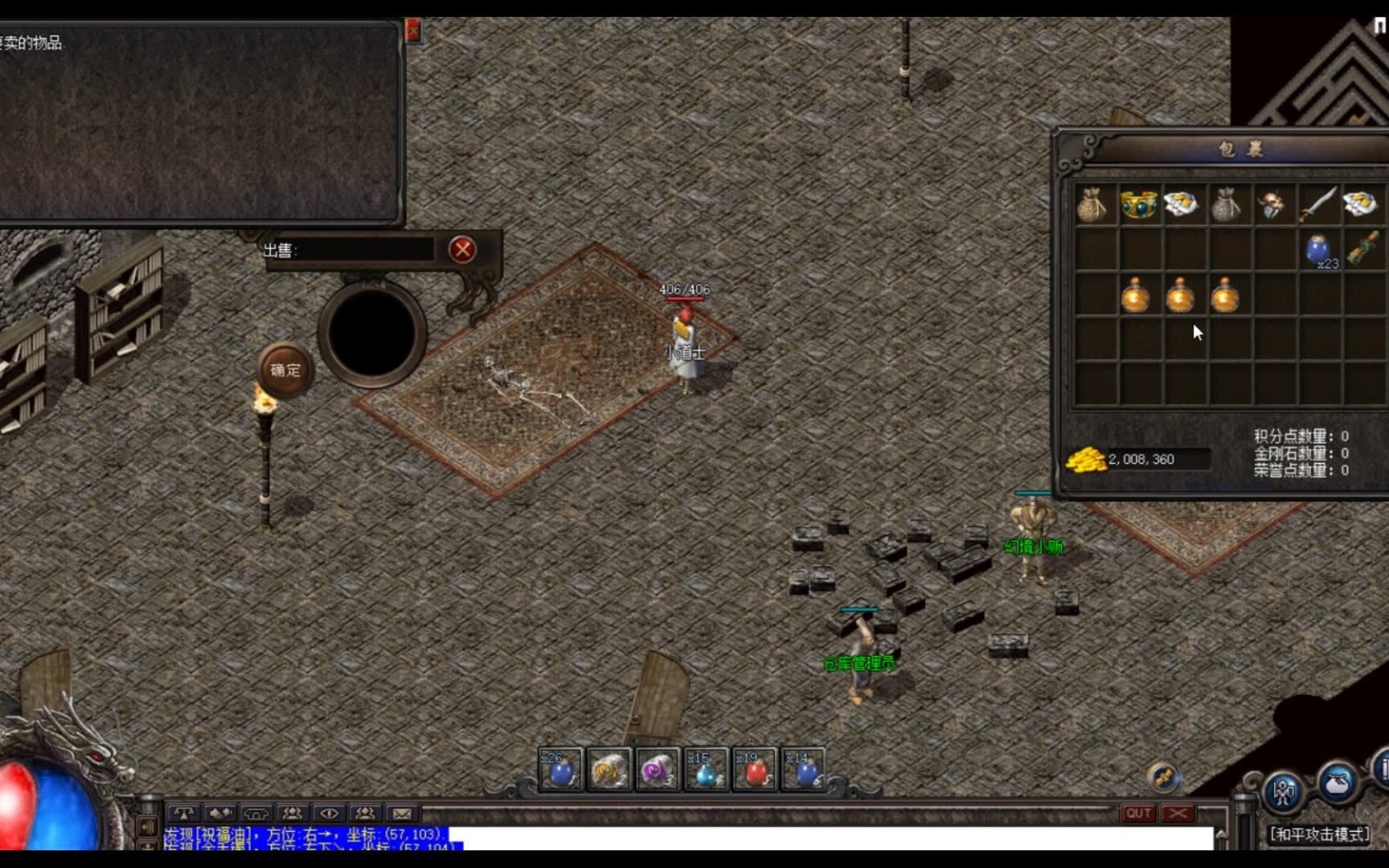Screen dimensions: 1389x868
Task: Select the yellow herb in hotbar slot 2
Action: [x=609, y=768]
